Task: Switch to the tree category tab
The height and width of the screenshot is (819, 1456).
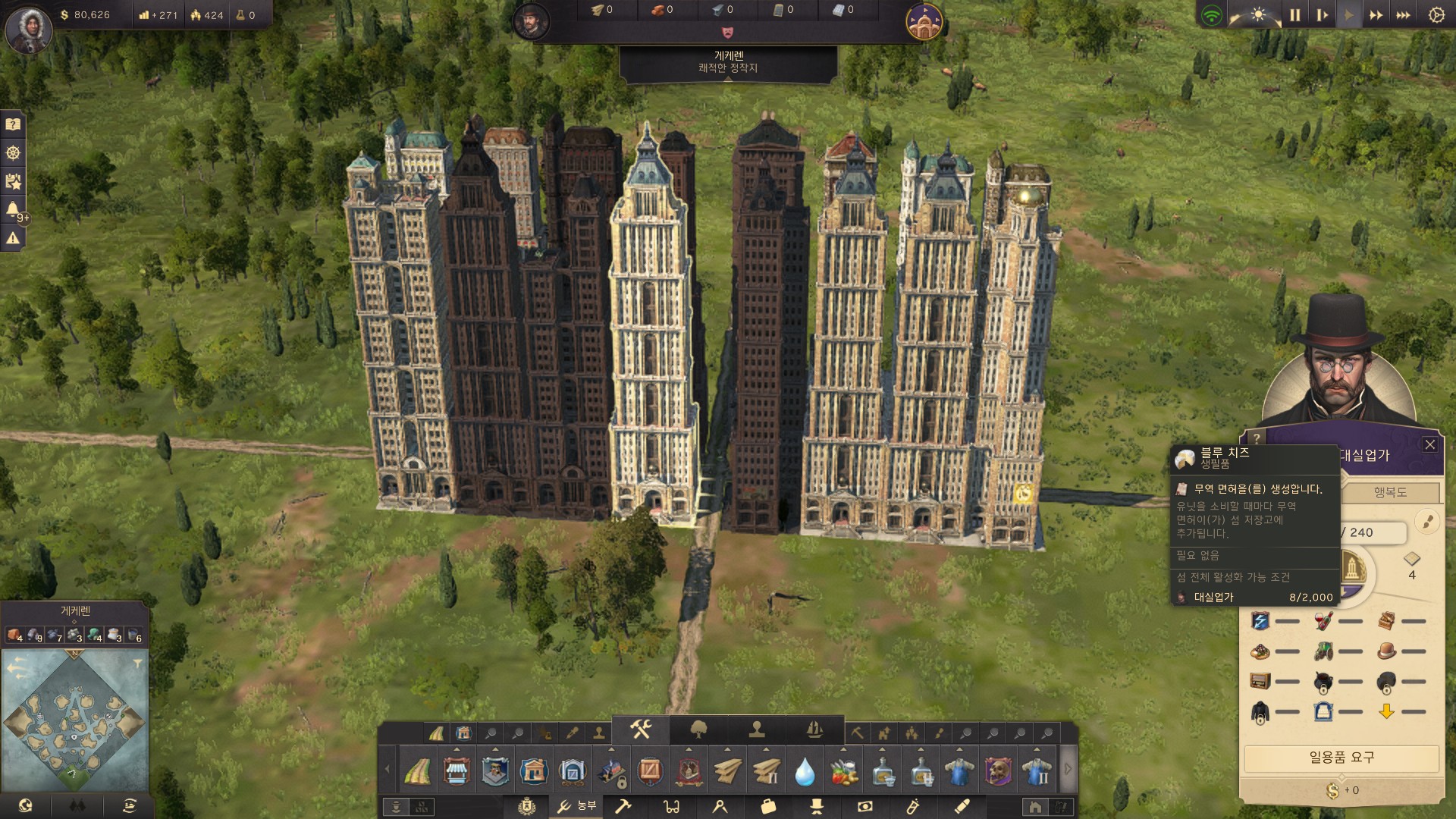Action: click(x=699, y=730)
